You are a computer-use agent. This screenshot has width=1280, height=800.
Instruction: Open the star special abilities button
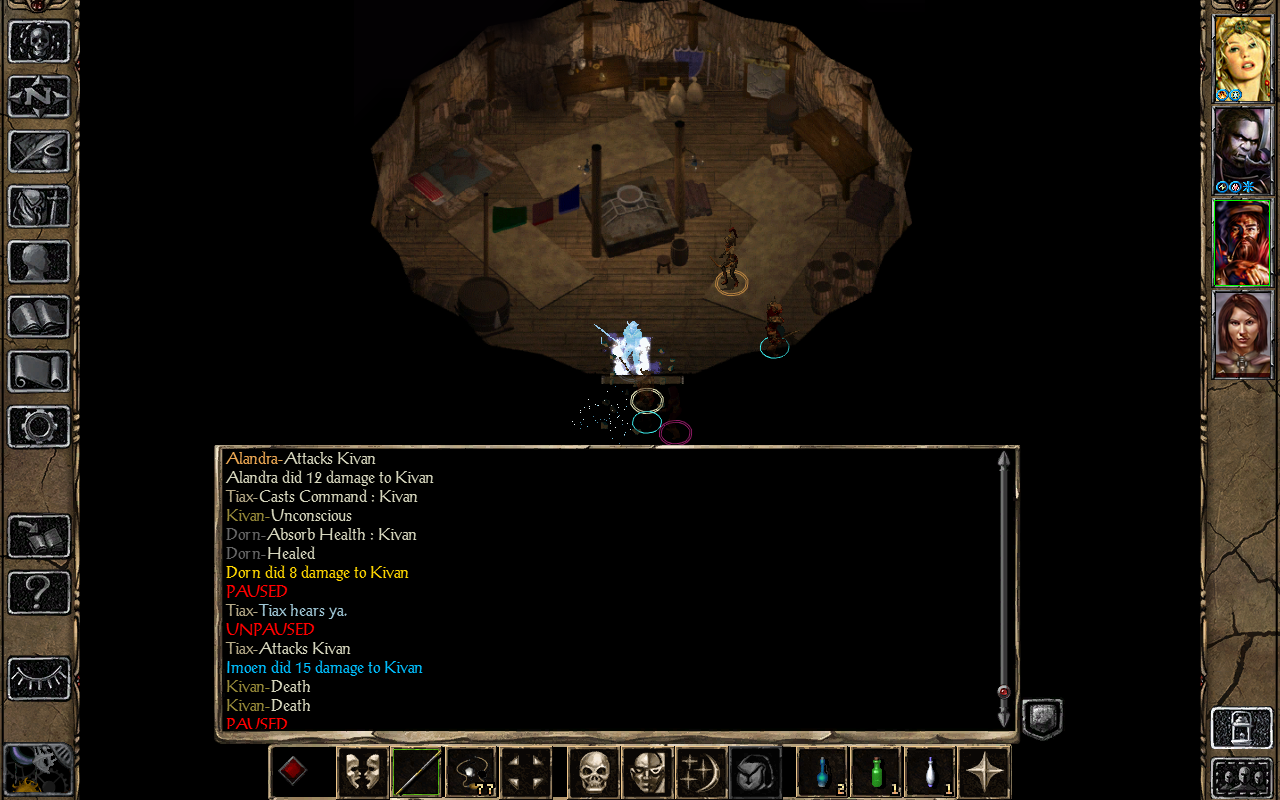tap(984, 772)
